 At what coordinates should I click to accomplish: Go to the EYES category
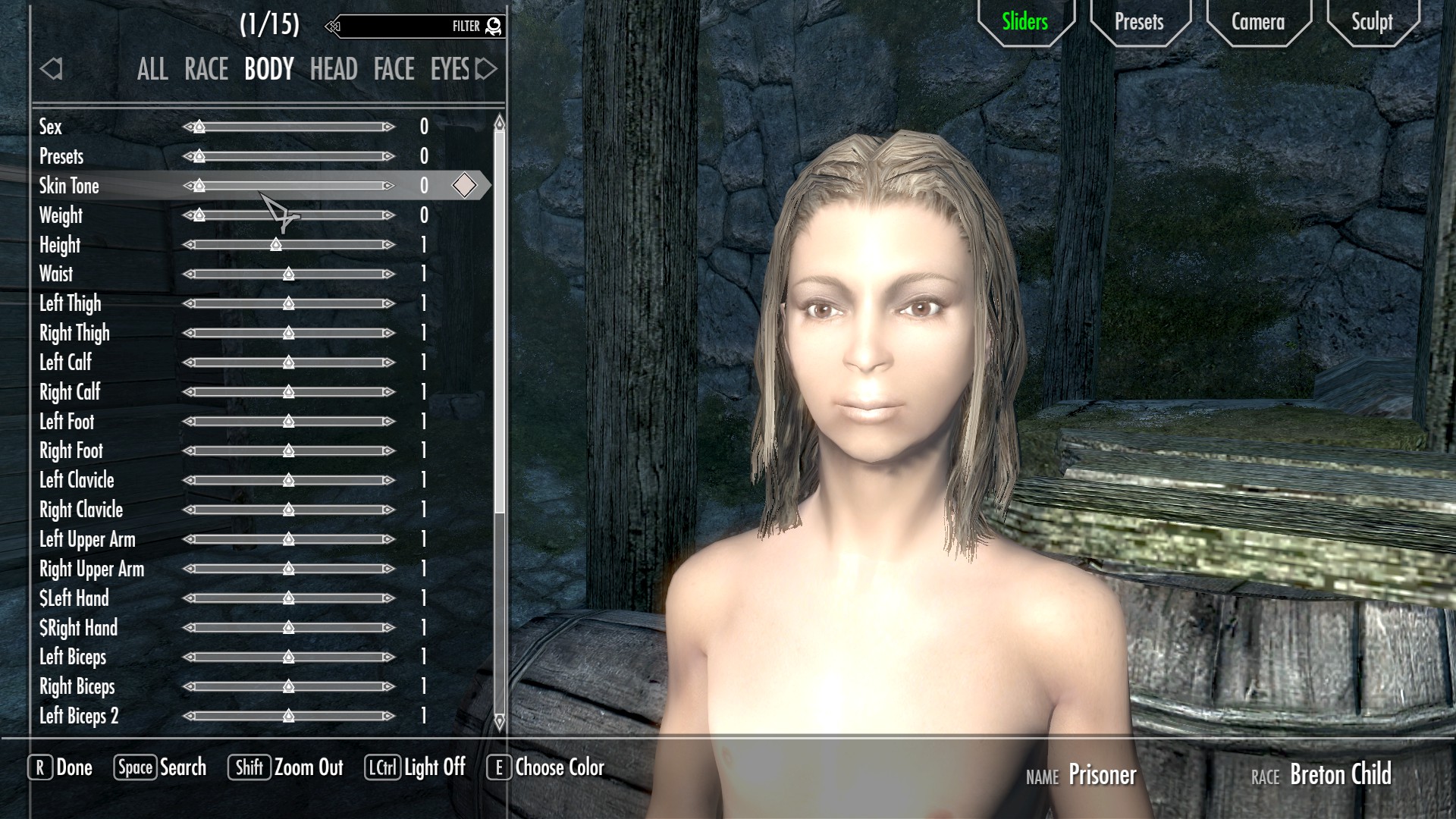[450, 70]
